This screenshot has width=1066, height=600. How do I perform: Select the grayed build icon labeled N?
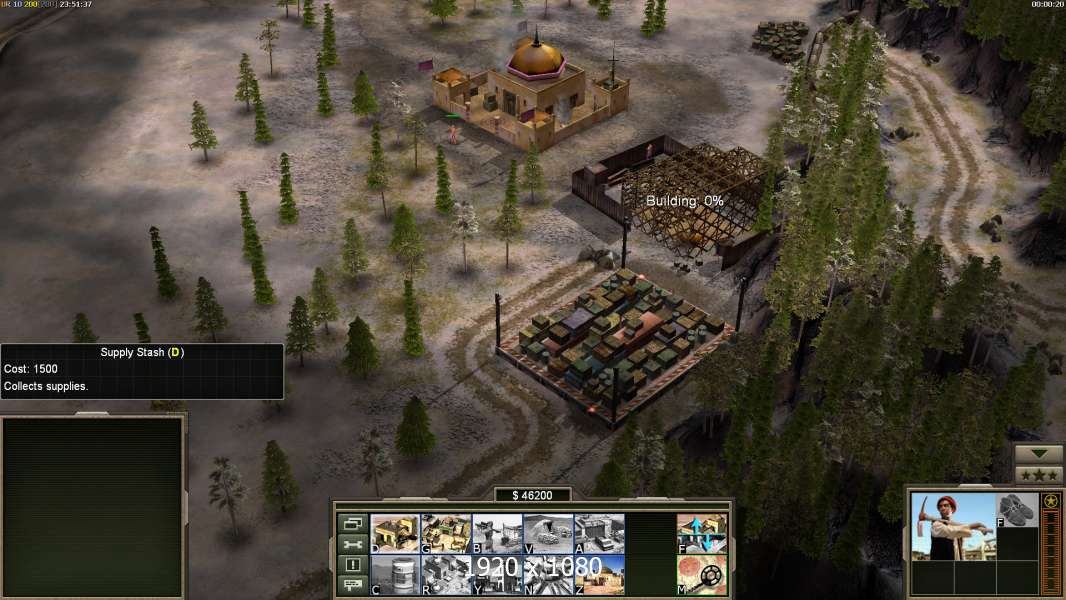coord(548,575)
